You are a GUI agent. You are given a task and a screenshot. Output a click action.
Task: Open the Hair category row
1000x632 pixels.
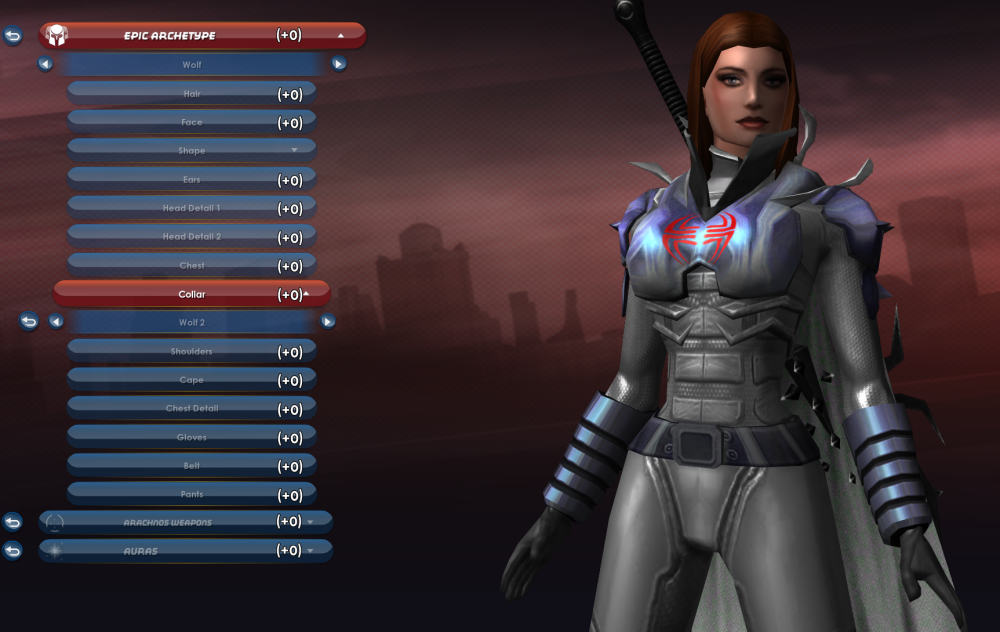tap(192, 93)
